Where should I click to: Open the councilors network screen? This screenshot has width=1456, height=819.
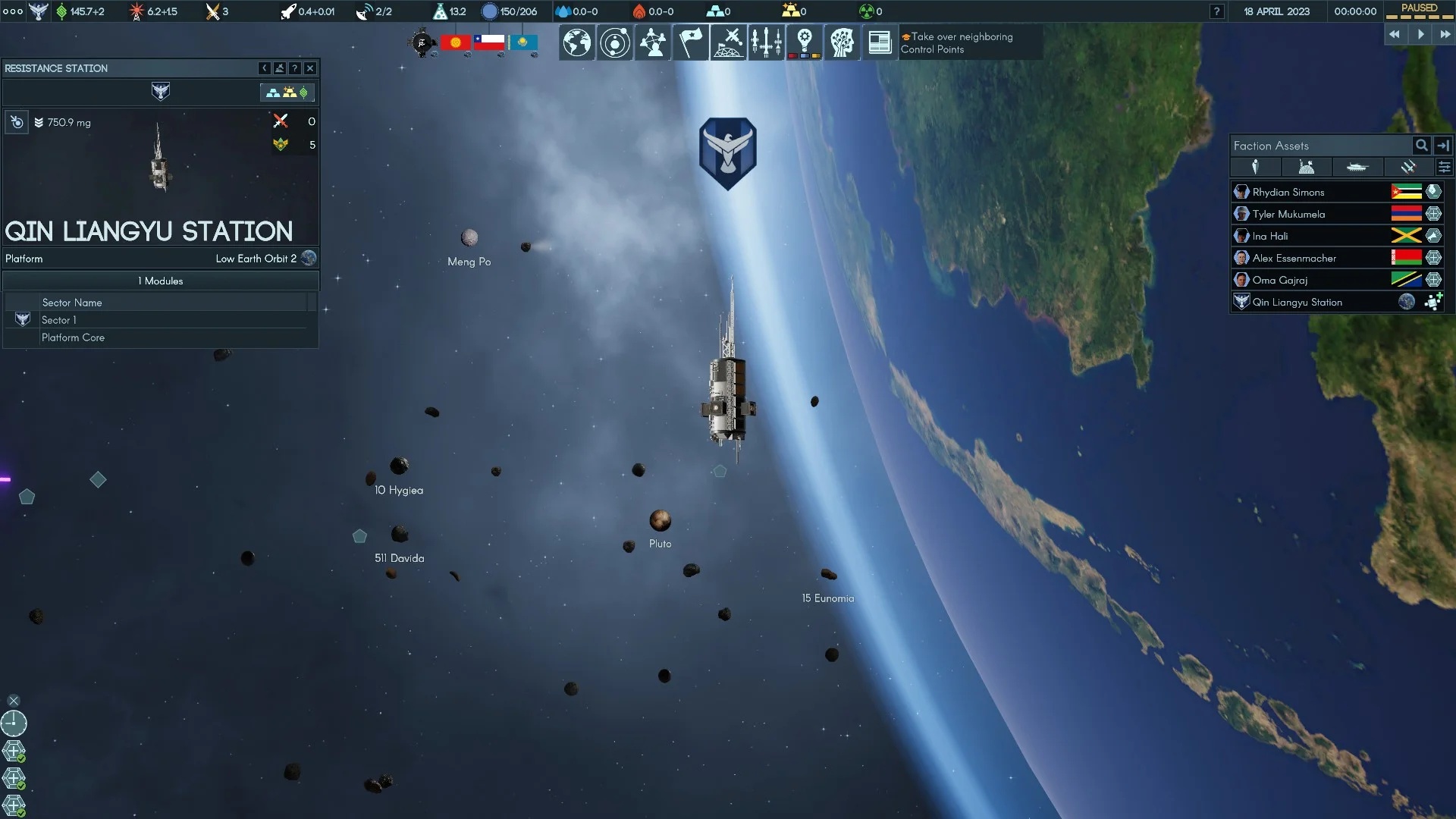(652, 42)
